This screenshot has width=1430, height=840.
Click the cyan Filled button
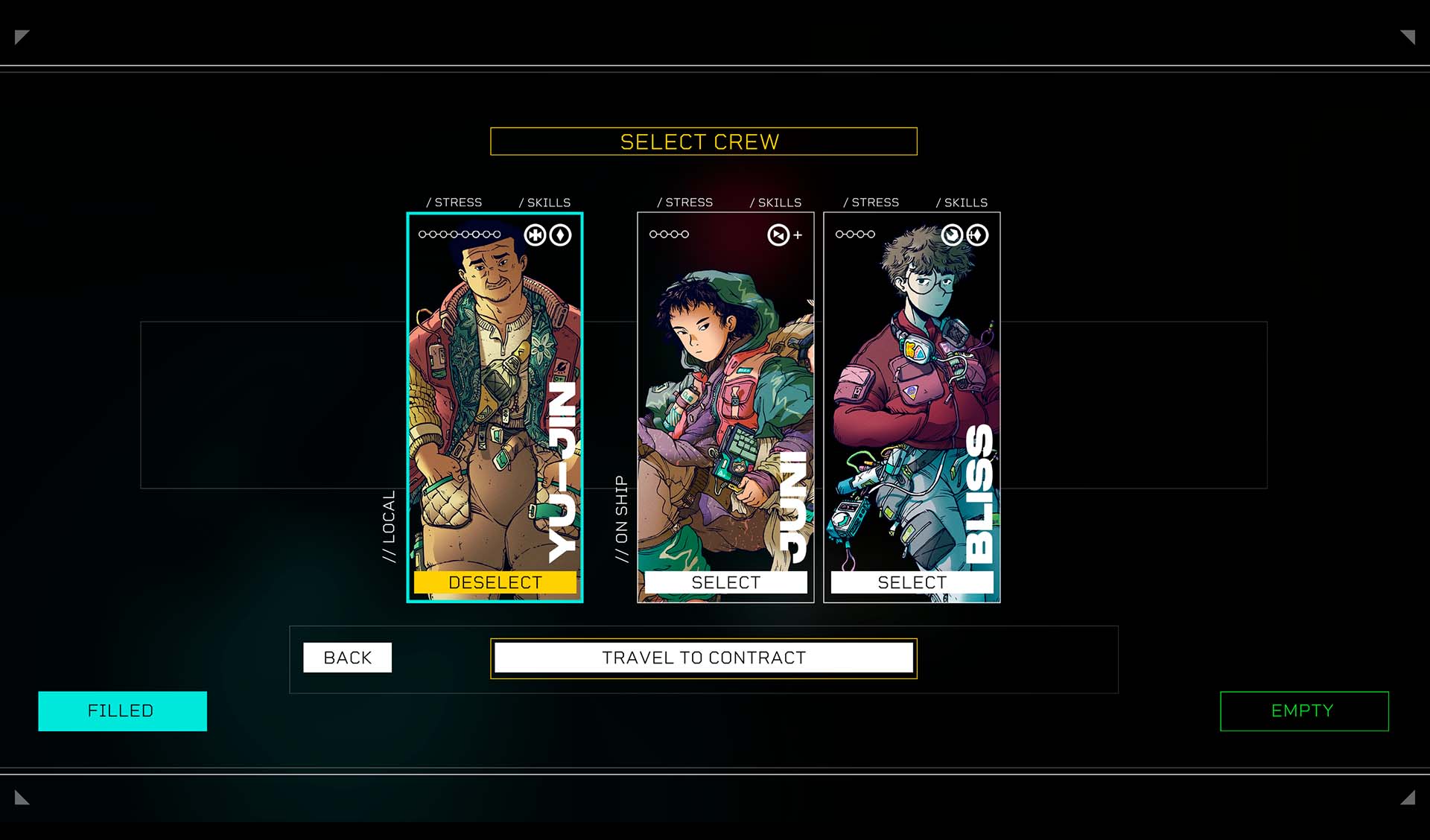pos(122,711)
